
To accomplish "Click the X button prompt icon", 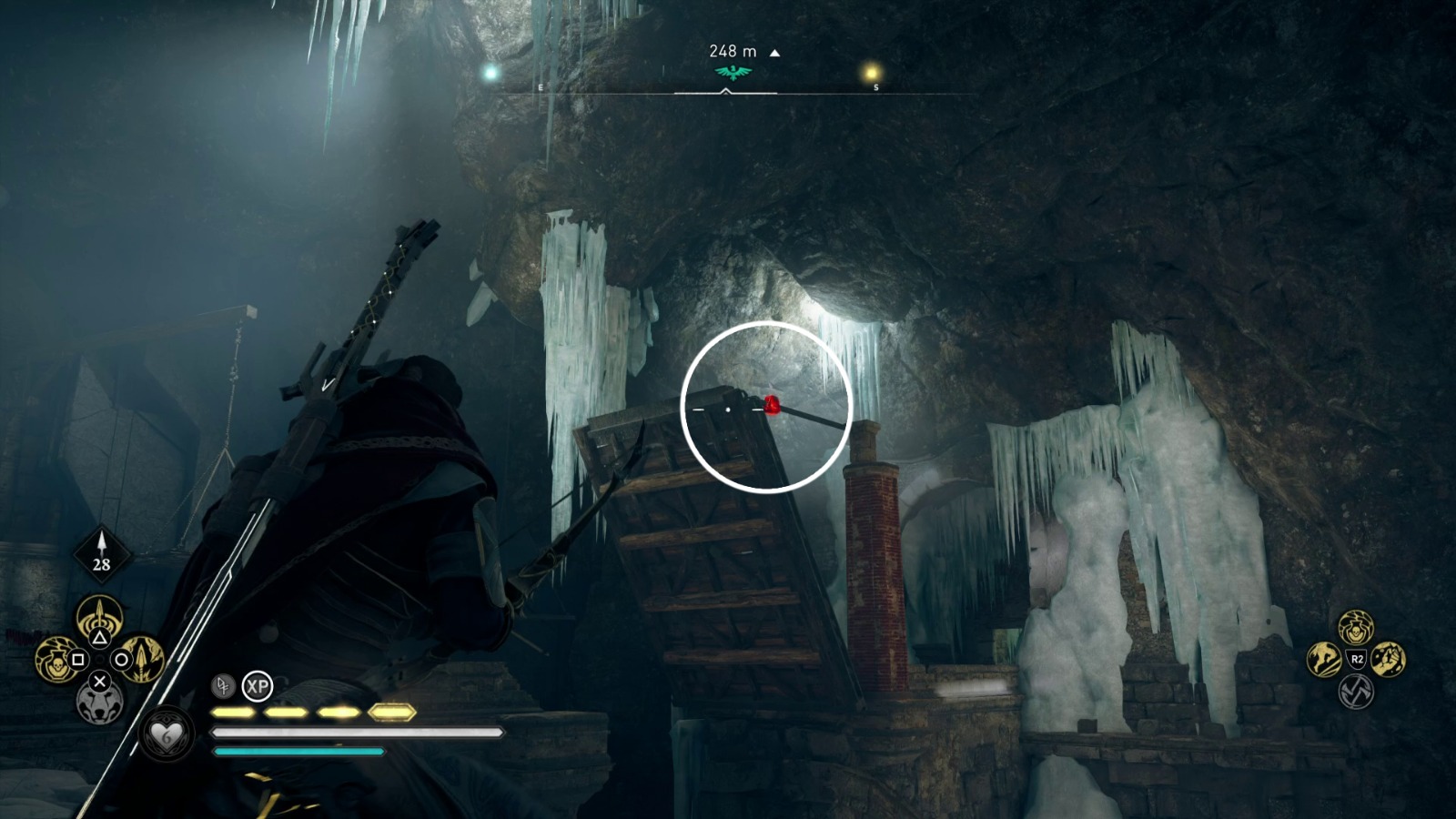I will 101,681.
